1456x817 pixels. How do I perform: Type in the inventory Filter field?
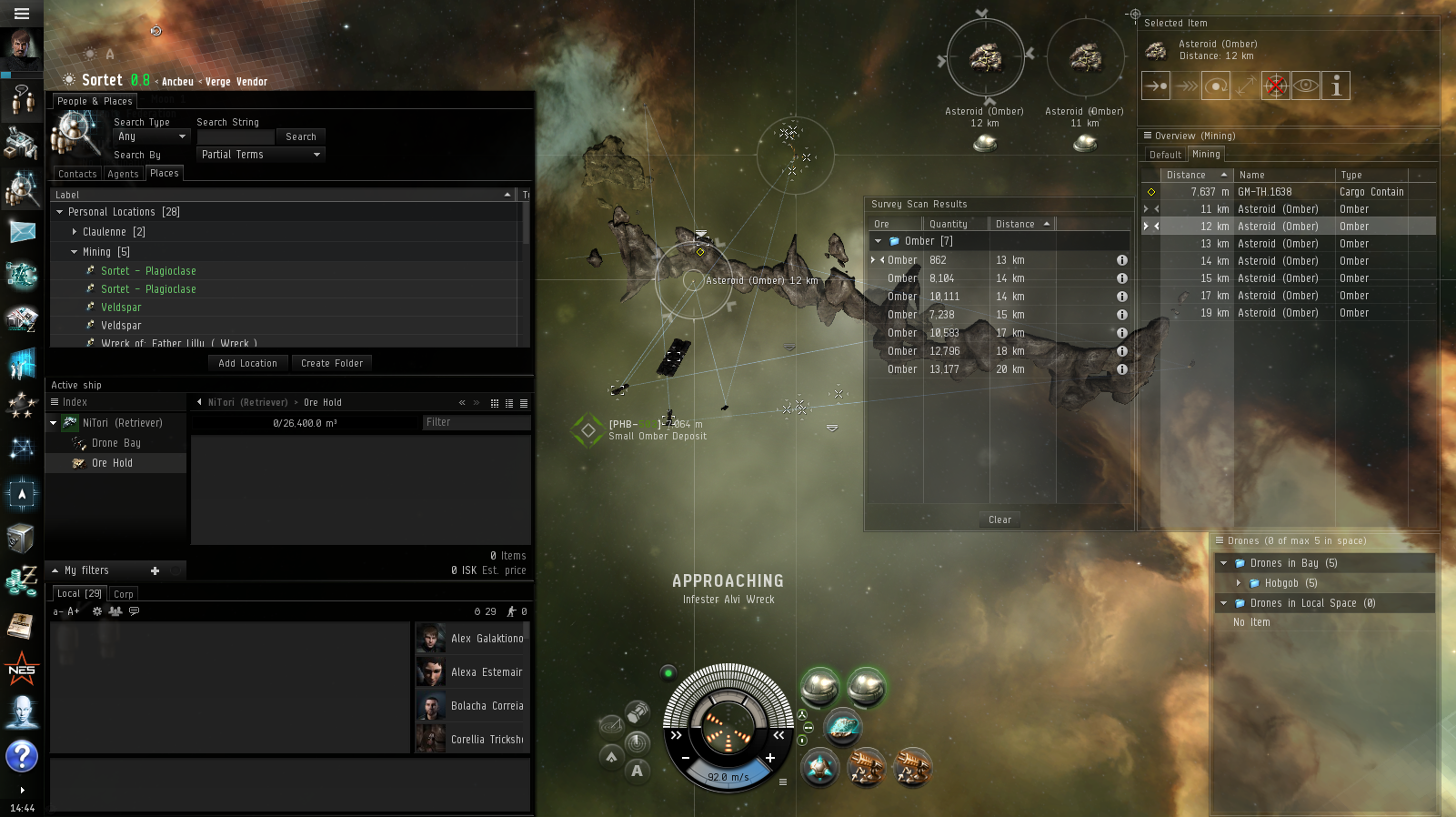pos(476,422)
